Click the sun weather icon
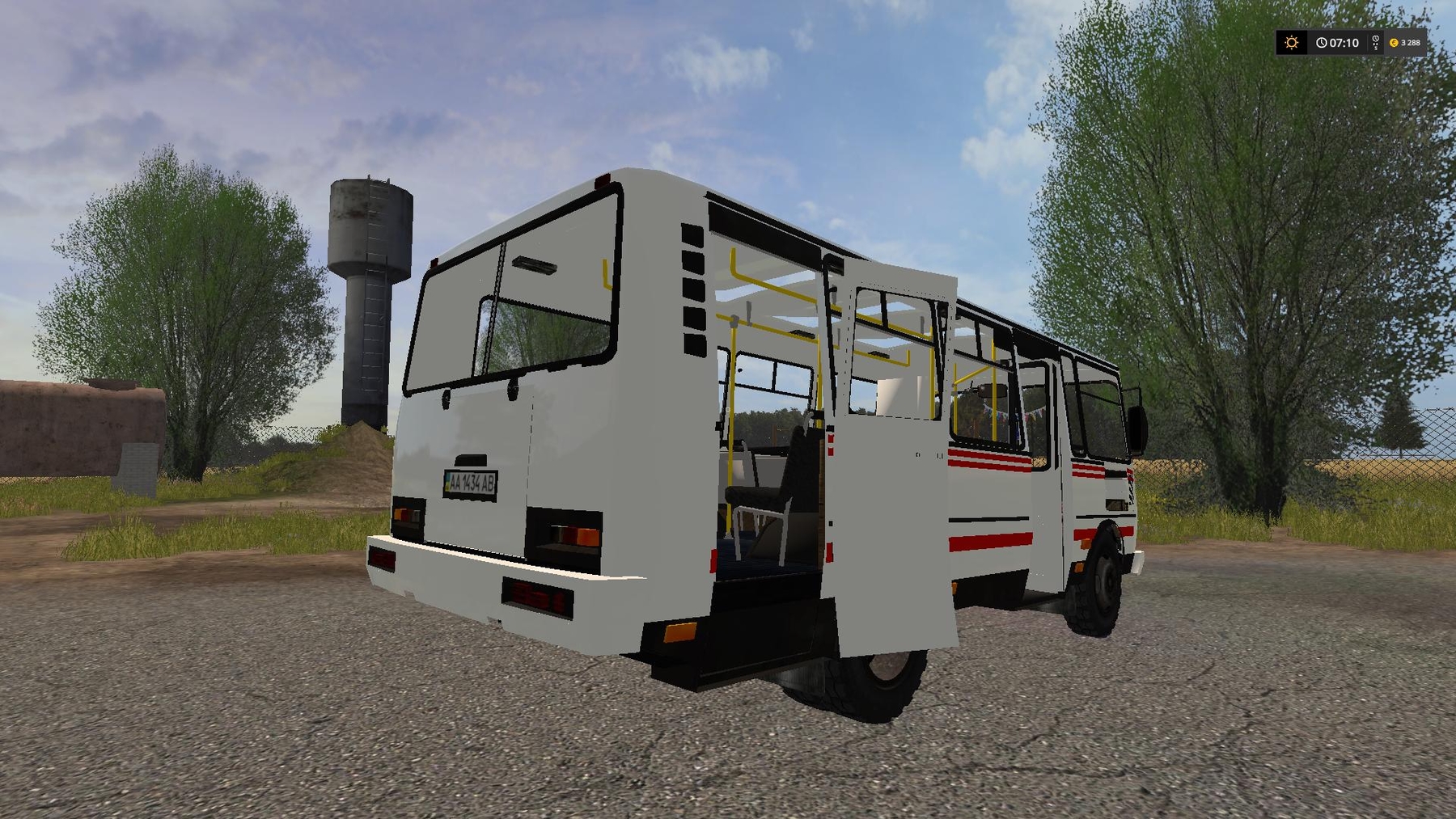Image resolution: width=1456 pixels, height=819 pixels. pyautogui.click(x=1292, y=43)
